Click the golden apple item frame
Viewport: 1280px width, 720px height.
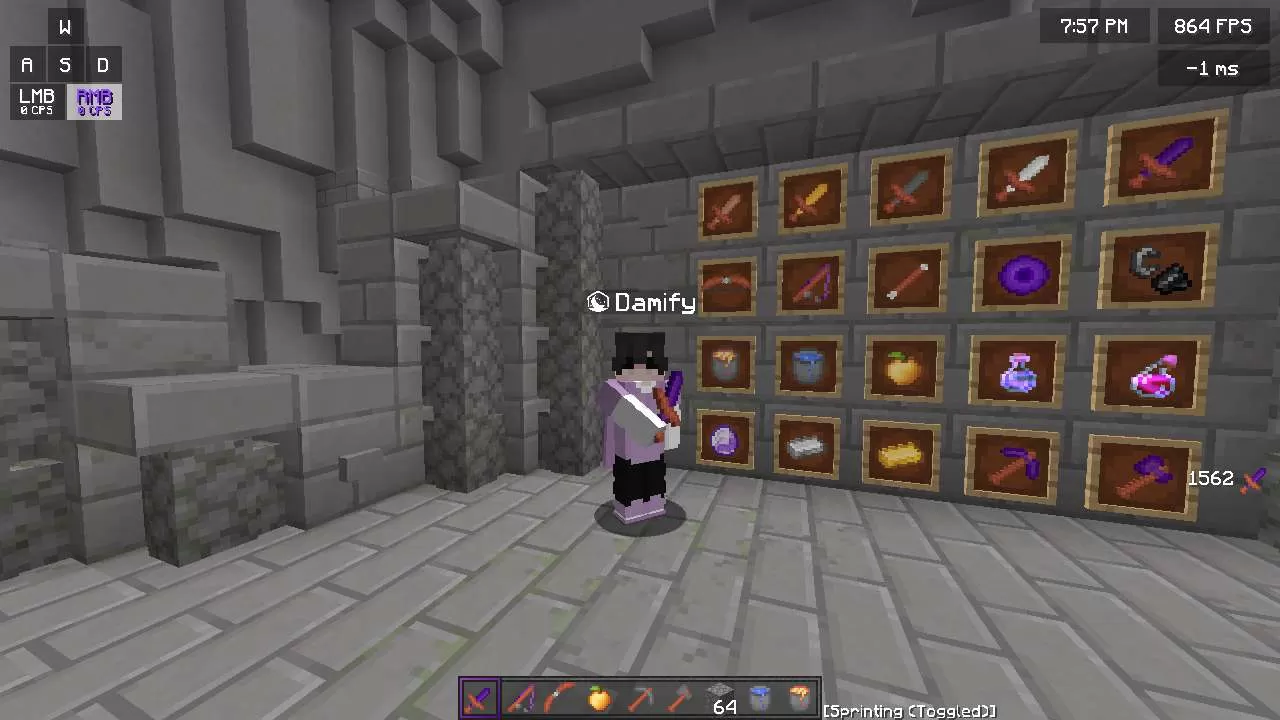tap(903, 368)
